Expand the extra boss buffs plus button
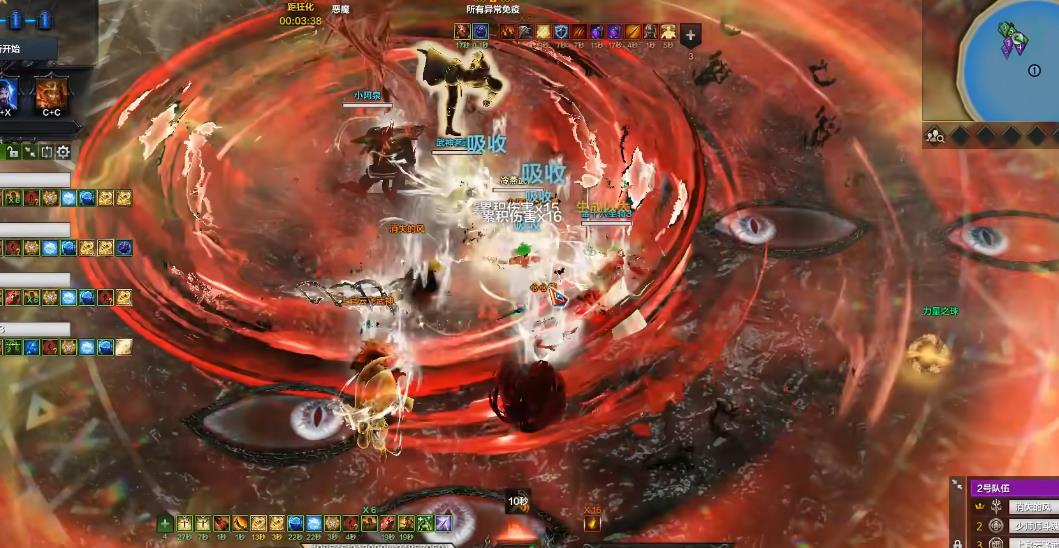Screen dimensions: 1059x548 pyautogui.click(x=691, y=33)
